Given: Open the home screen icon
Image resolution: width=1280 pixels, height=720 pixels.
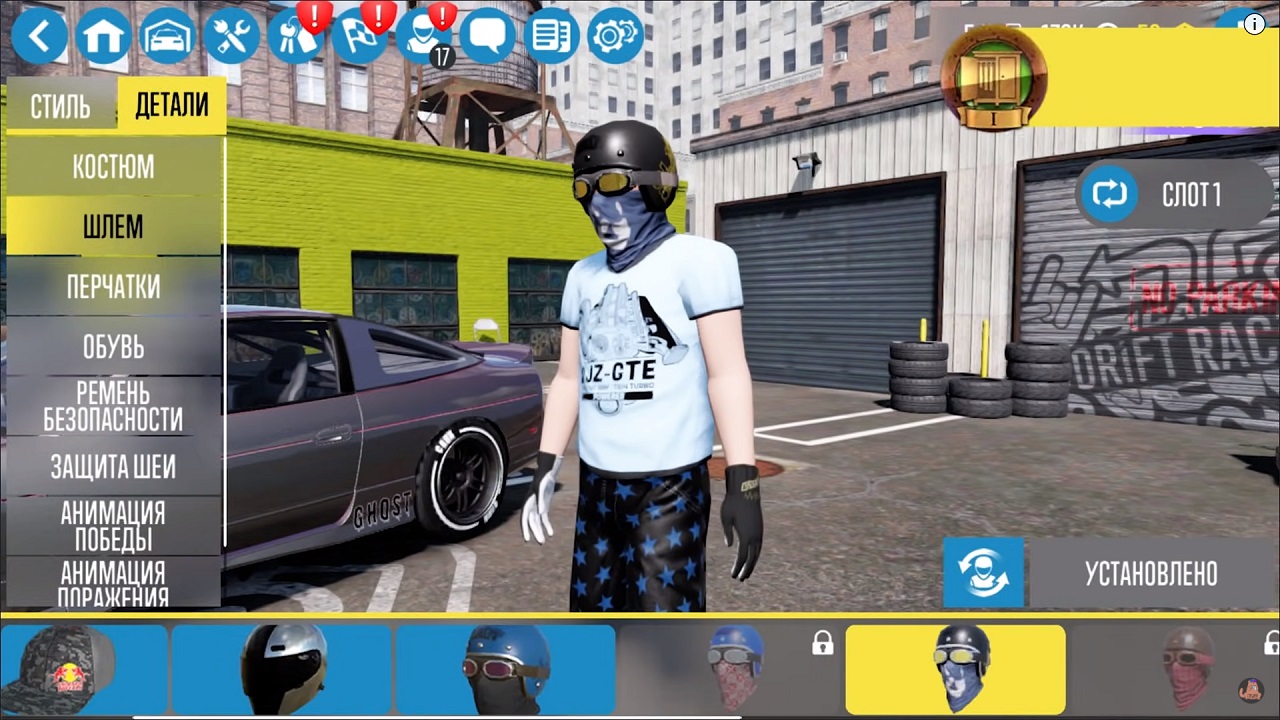Looking at the screenshot, I should coord(104,37).
